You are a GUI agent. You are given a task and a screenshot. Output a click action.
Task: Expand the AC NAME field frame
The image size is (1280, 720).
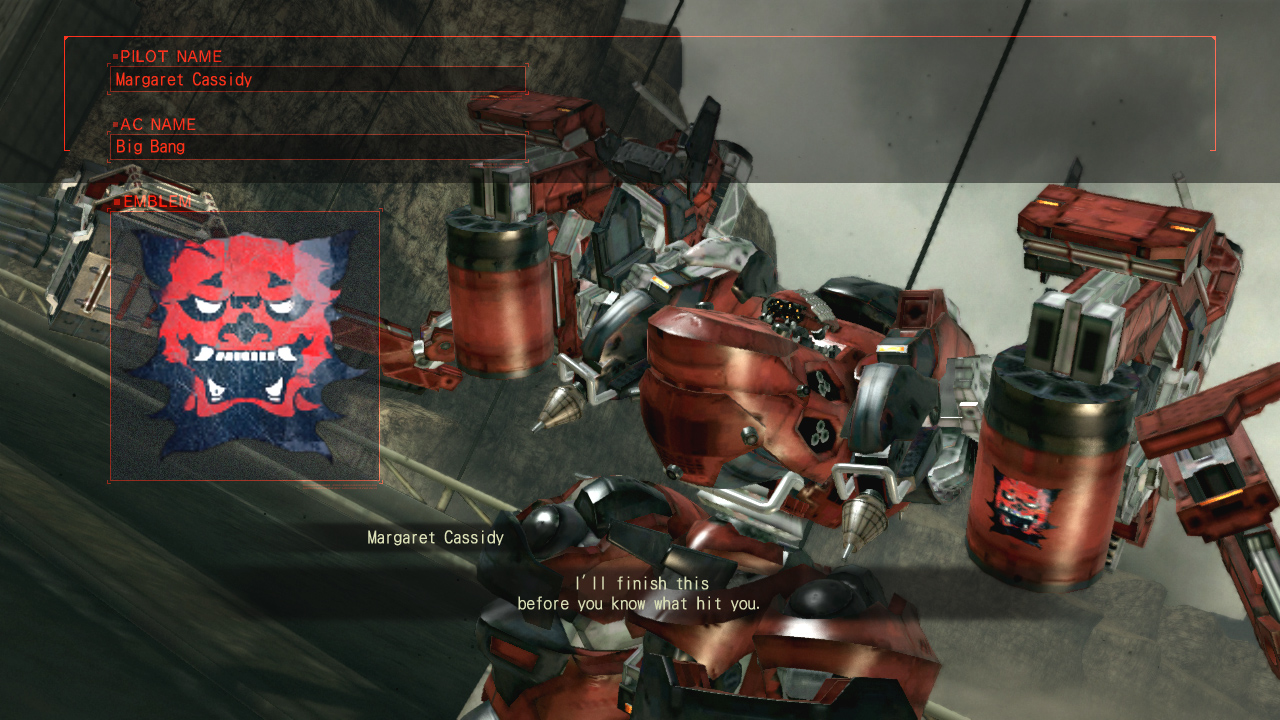tap(318, 146)
